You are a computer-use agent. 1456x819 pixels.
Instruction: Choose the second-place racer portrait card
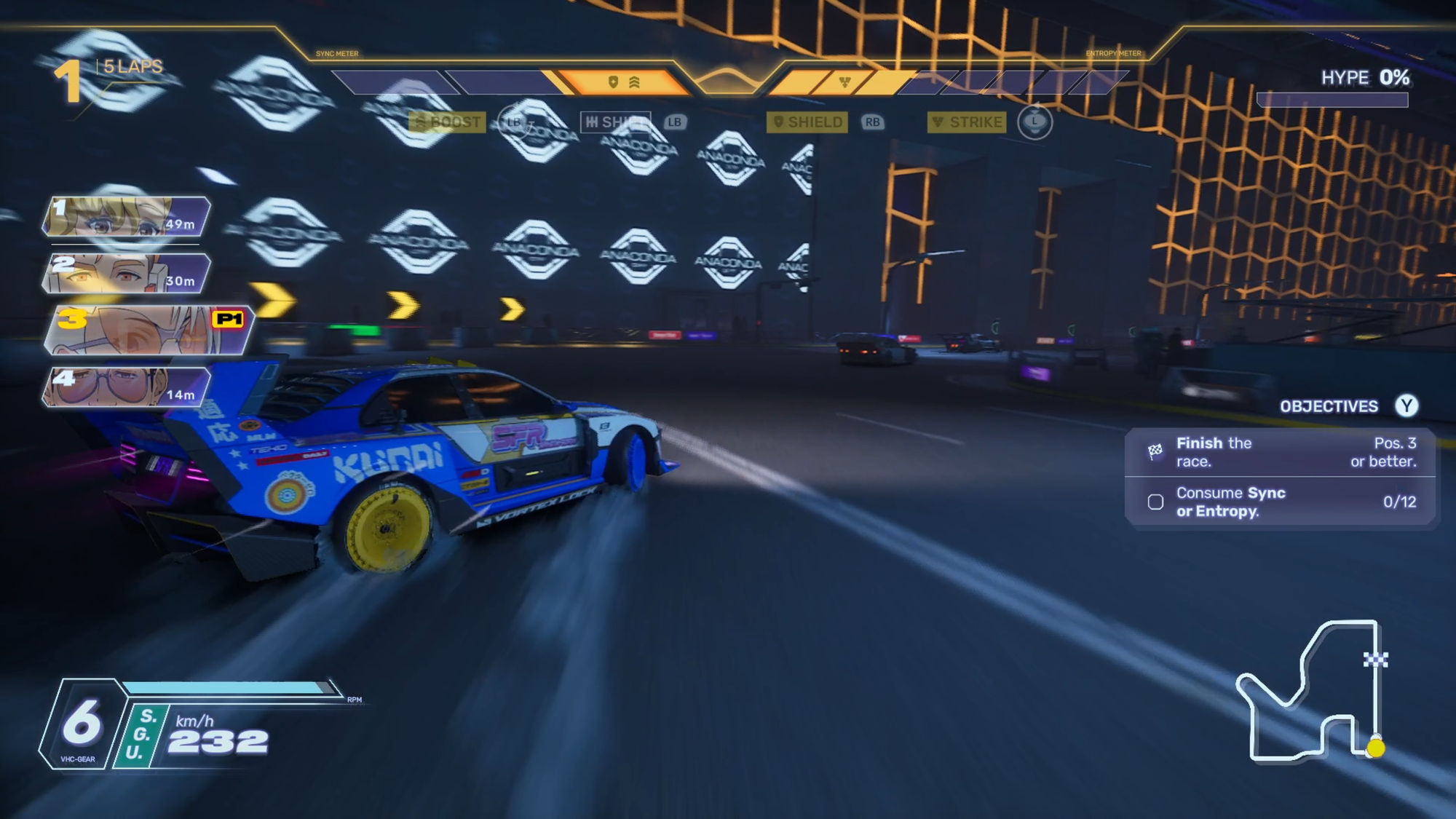pyautogui.click(x=127, y=273)
